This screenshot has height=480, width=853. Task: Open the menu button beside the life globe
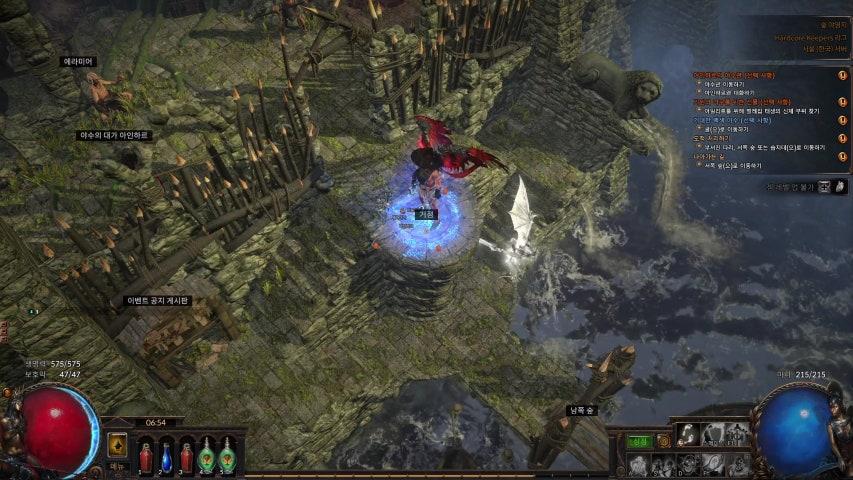coord(117,467)
